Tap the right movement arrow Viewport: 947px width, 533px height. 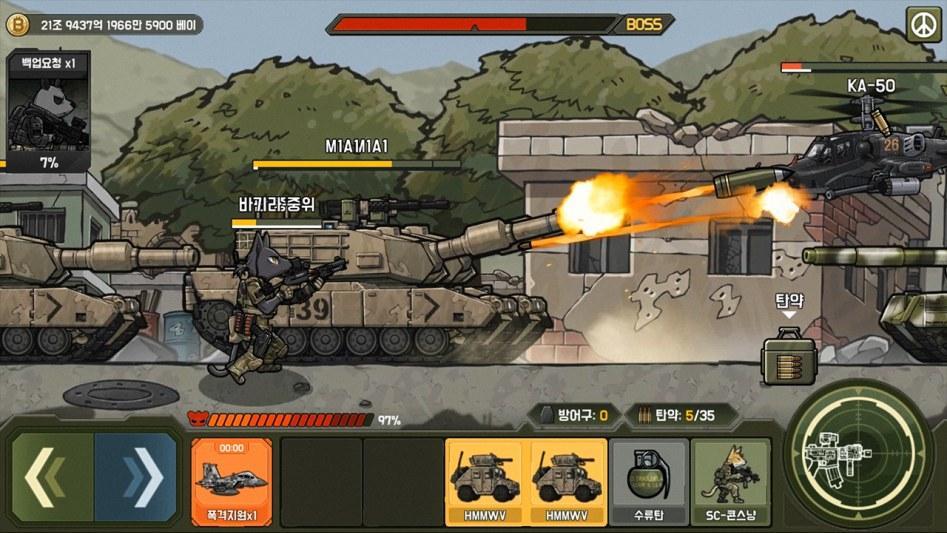[x=137, y=477]
